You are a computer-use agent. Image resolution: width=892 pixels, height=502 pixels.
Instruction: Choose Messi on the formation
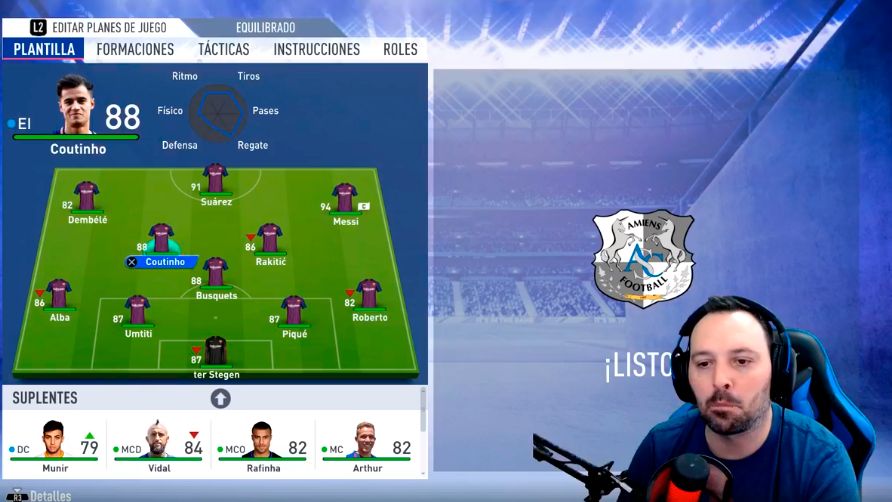tap(345, 199)
